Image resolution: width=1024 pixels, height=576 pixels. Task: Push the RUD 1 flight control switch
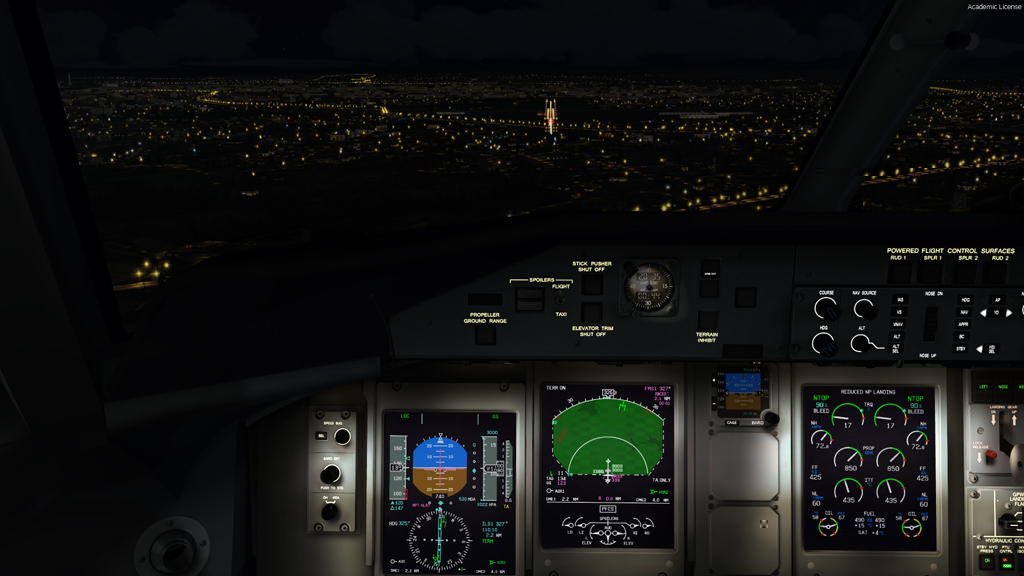coord(898,271)
